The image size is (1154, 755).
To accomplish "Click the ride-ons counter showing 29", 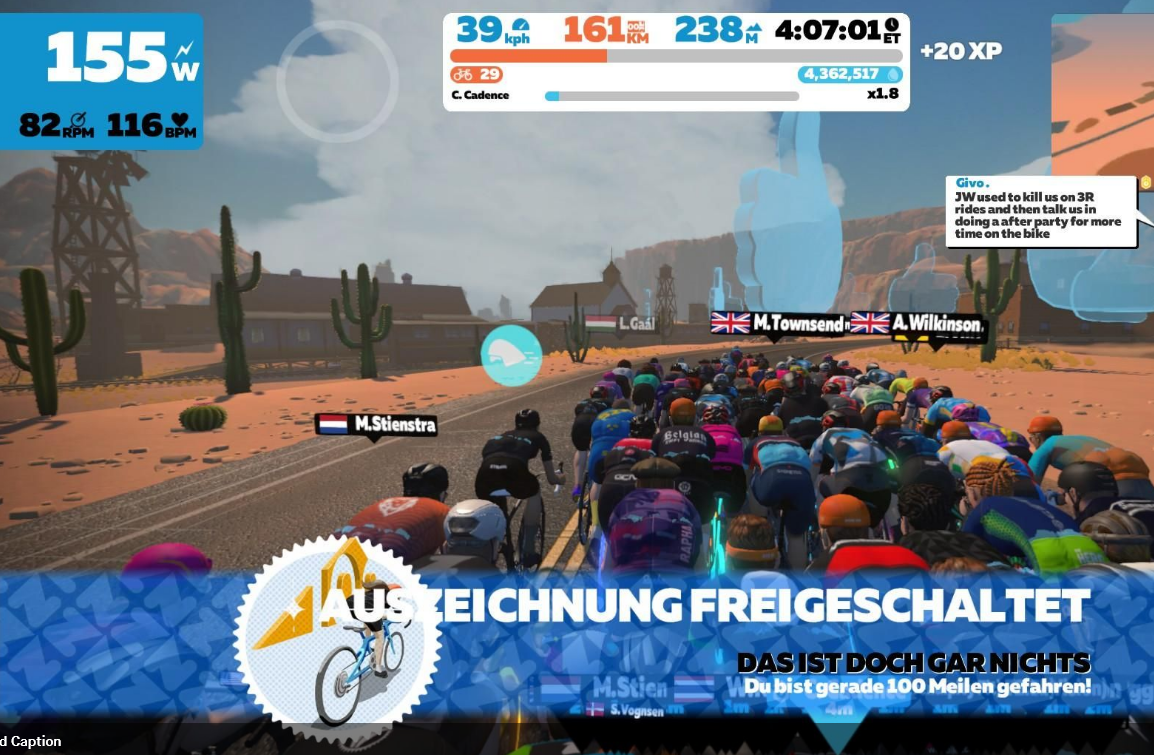I will tap(476, 74).
